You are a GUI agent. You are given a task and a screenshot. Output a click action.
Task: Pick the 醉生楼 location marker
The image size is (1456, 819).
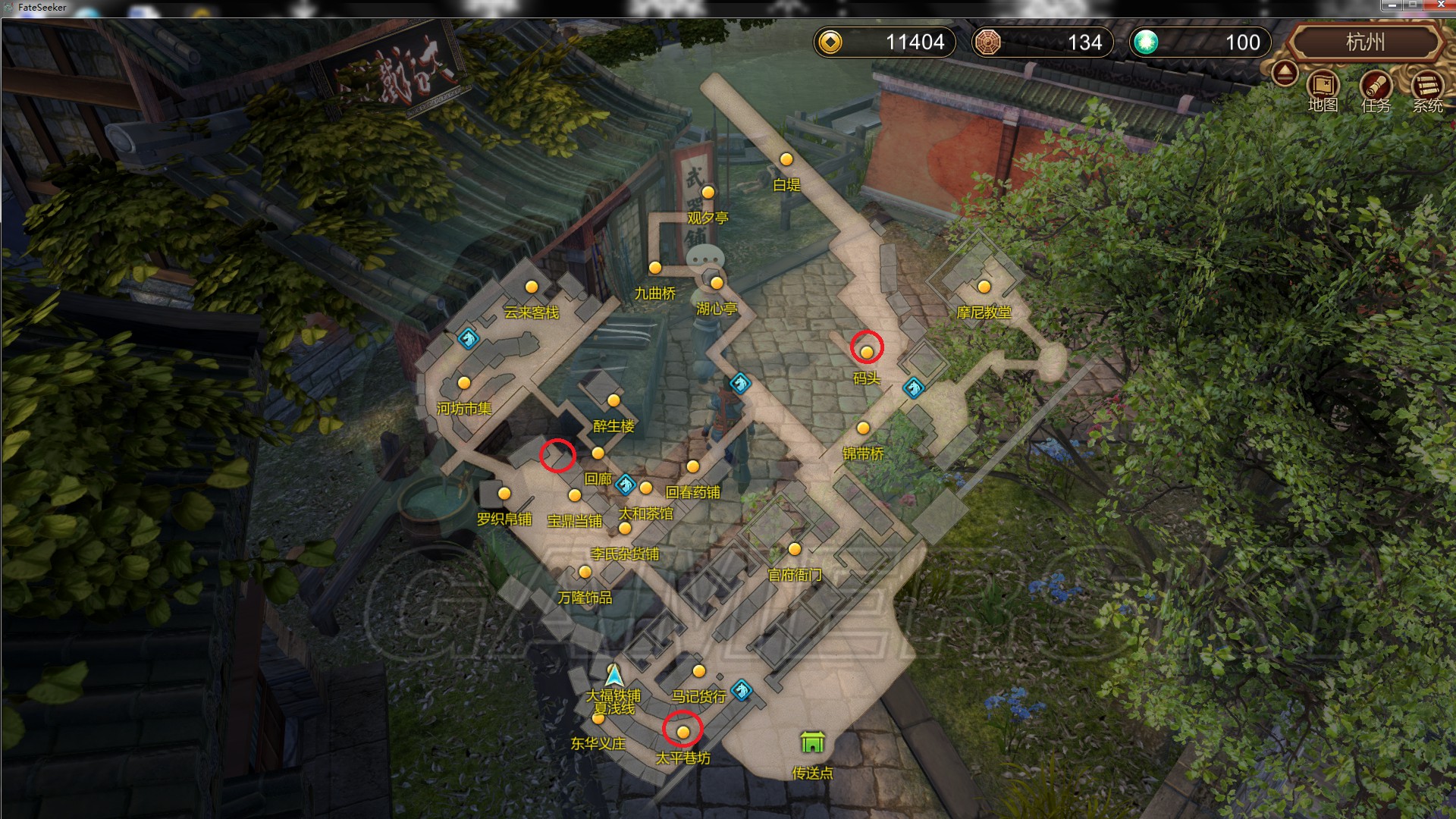613,400
